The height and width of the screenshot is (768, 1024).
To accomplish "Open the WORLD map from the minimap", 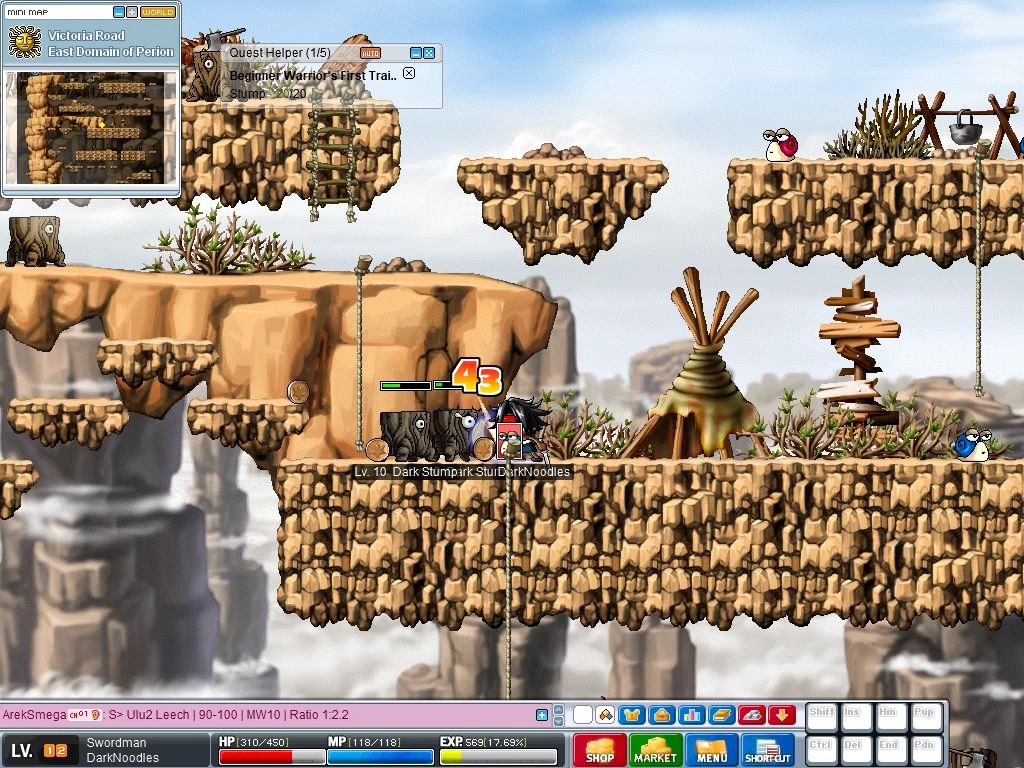I will pos(158,12).
